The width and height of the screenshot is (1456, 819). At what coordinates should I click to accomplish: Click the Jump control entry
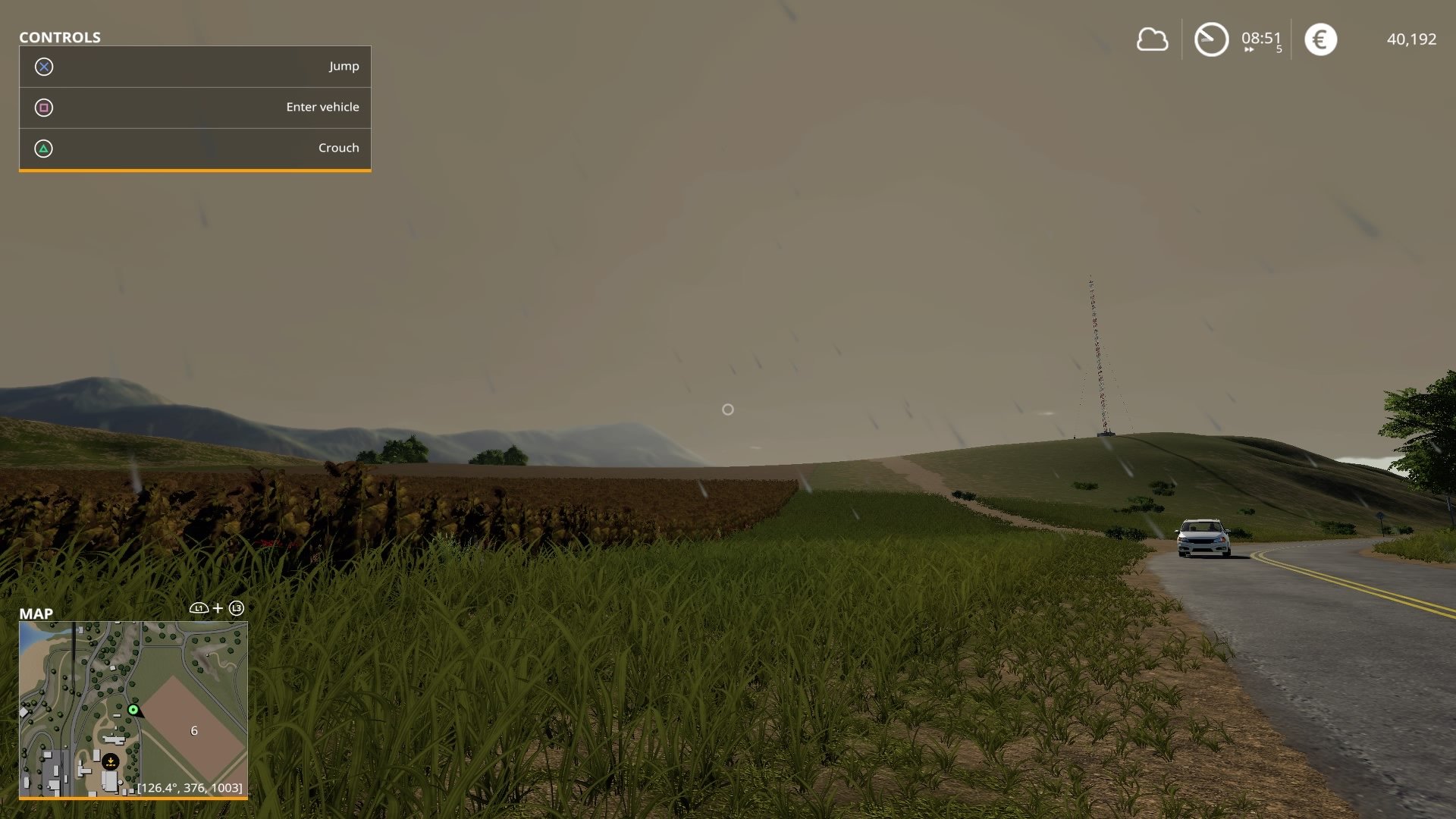point(345,67)
